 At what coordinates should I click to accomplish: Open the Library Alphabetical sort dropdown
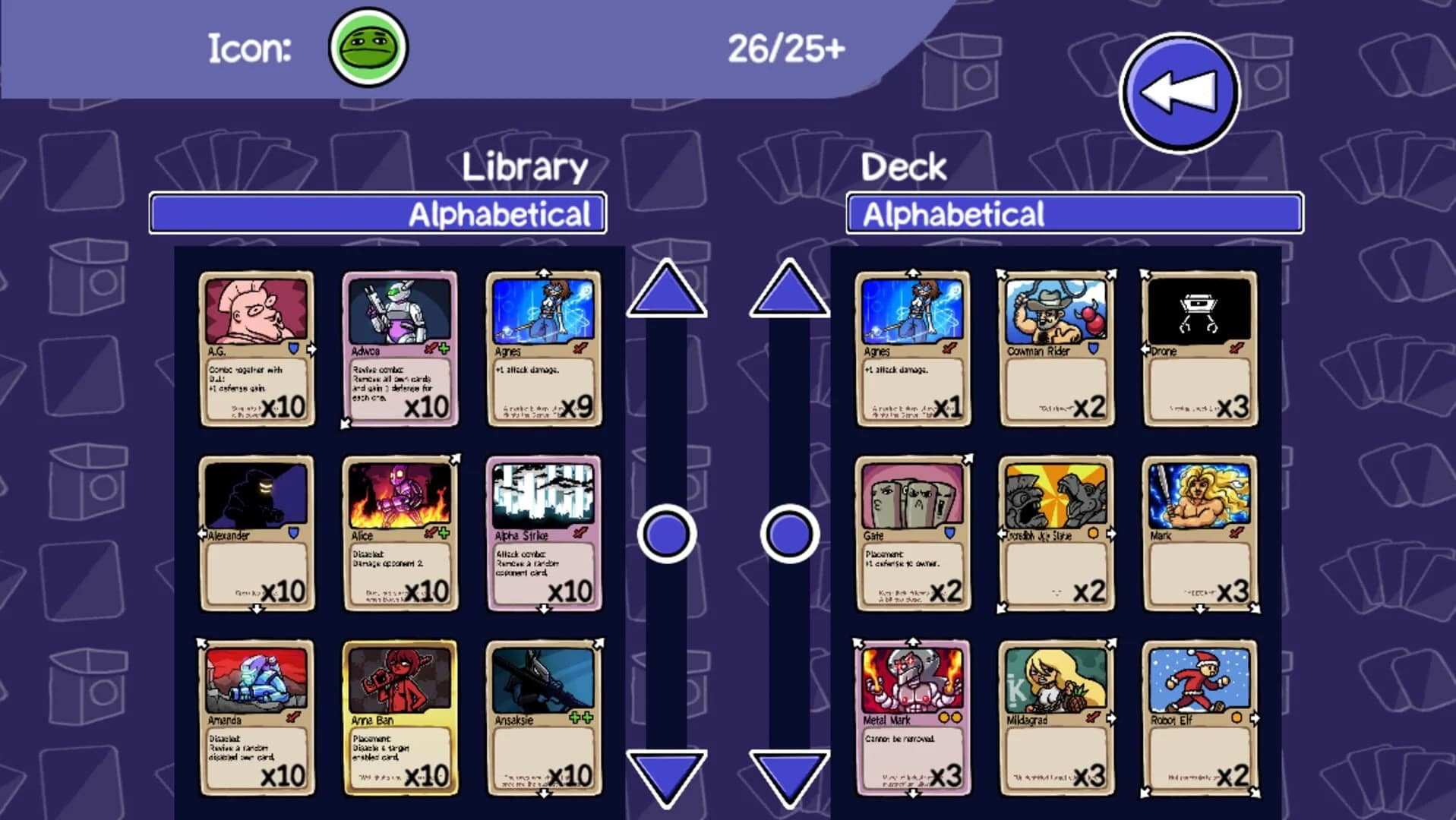(x=378, y=214)
